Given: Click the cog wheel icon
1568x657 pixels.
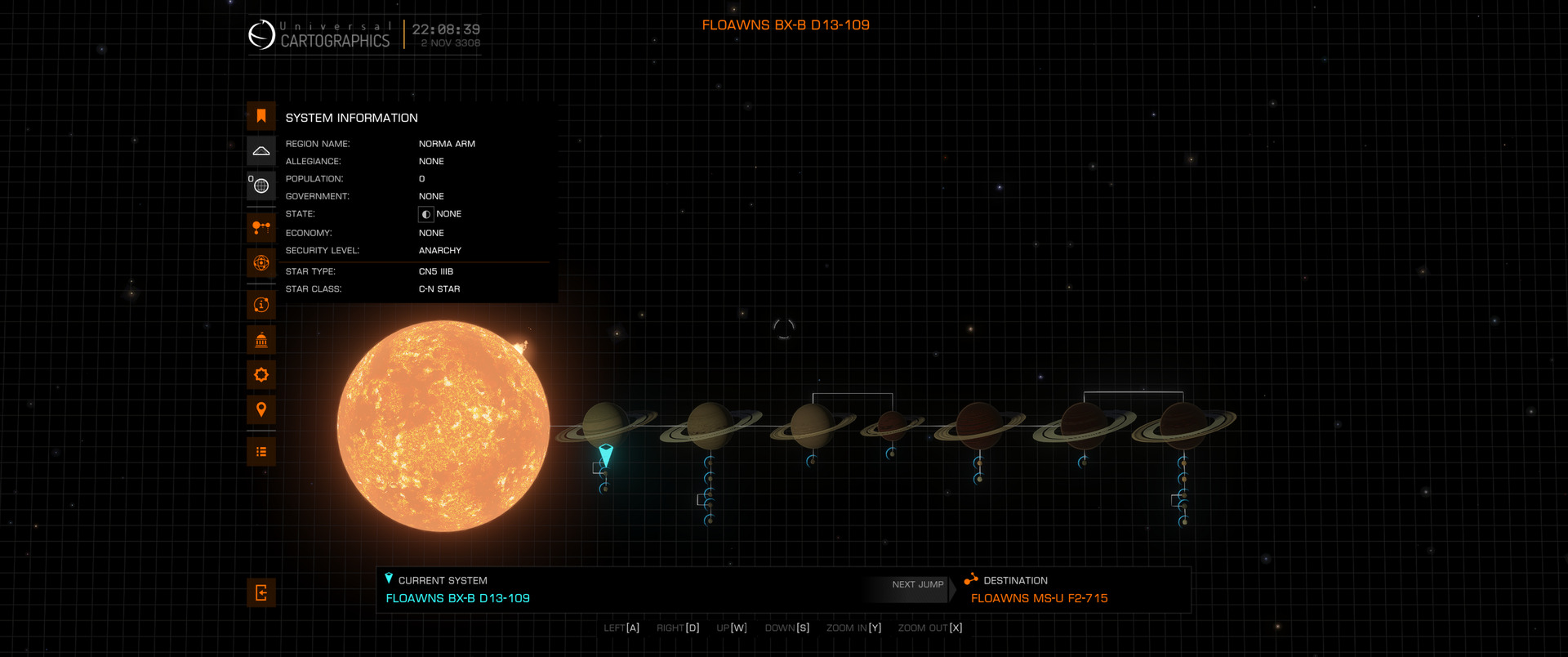Looking at the screenshot, I should 261,375.
